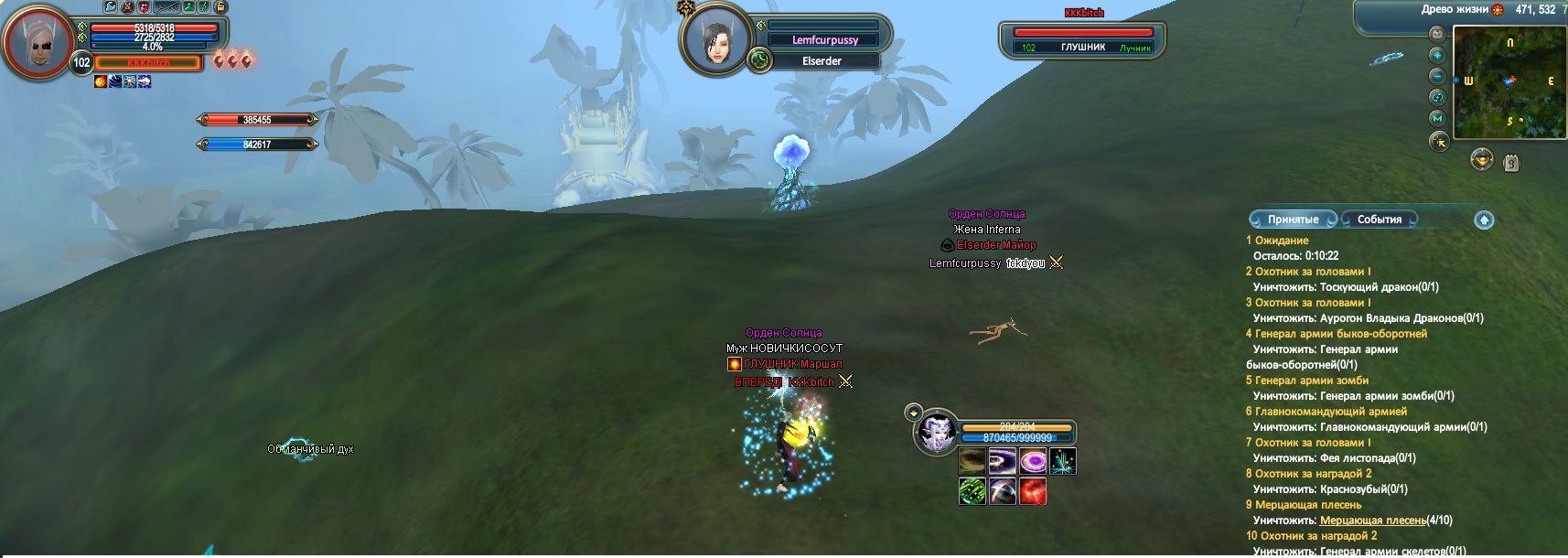The image size is (1568, 558).
Task: Activate the pet's purple disc skill
Action: 1033,461
